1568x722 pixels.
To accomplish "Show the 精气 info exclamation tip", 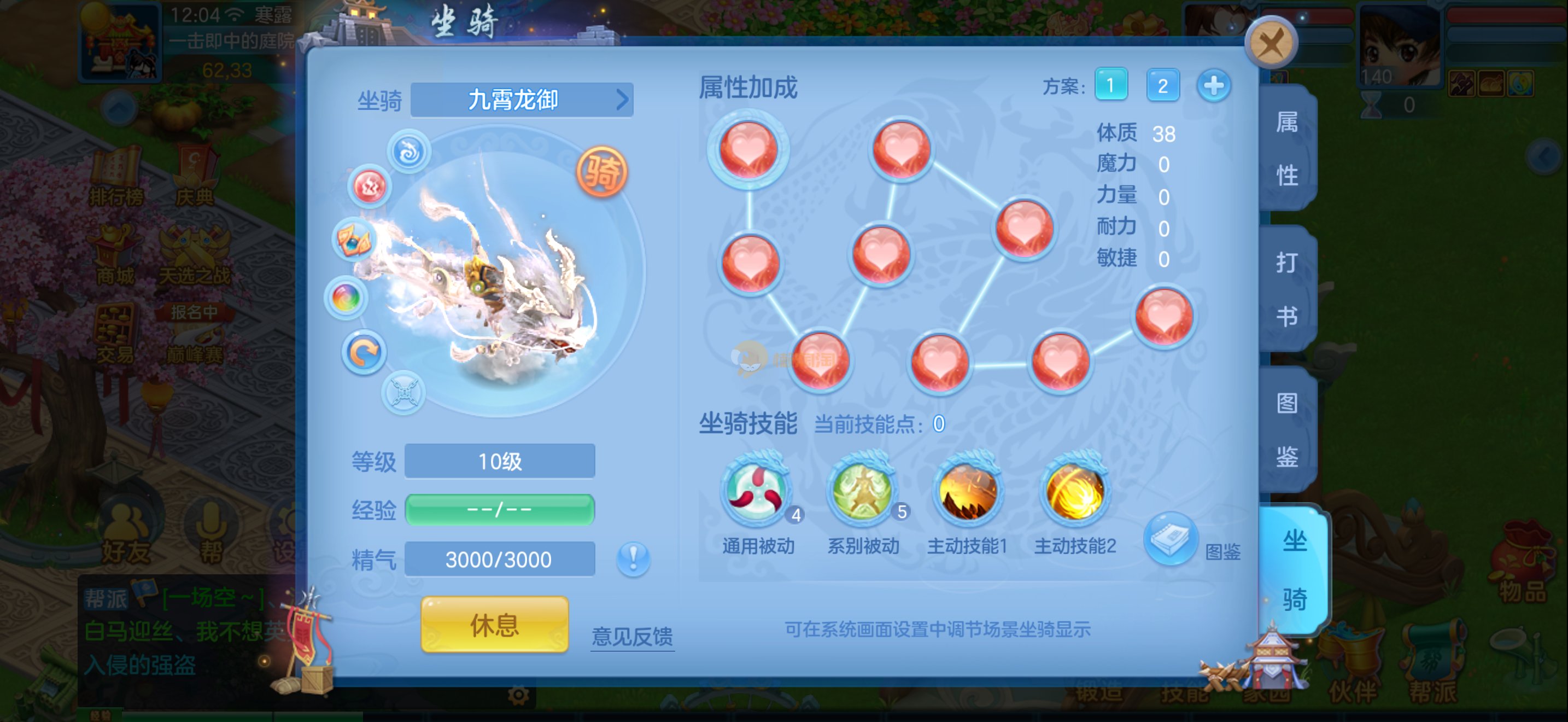I will [633, 557].
